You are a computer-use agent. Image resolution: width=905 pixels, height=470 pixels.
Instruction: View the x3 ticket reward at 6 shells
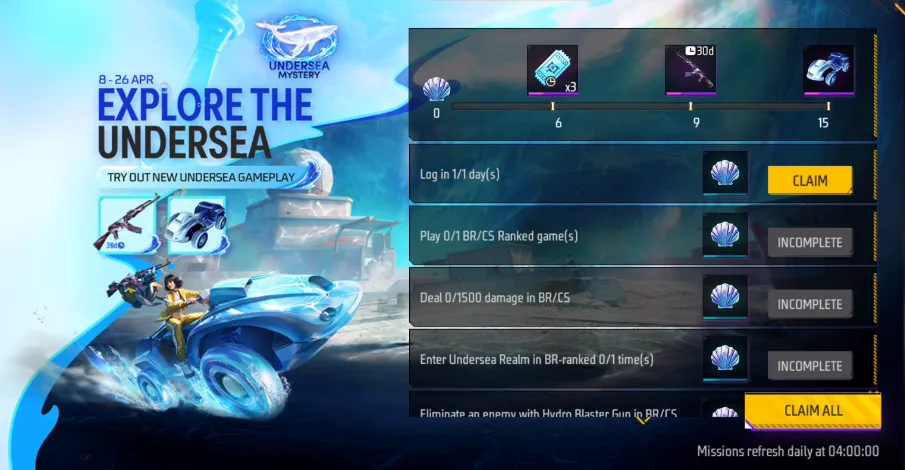[x=553, y=70]
